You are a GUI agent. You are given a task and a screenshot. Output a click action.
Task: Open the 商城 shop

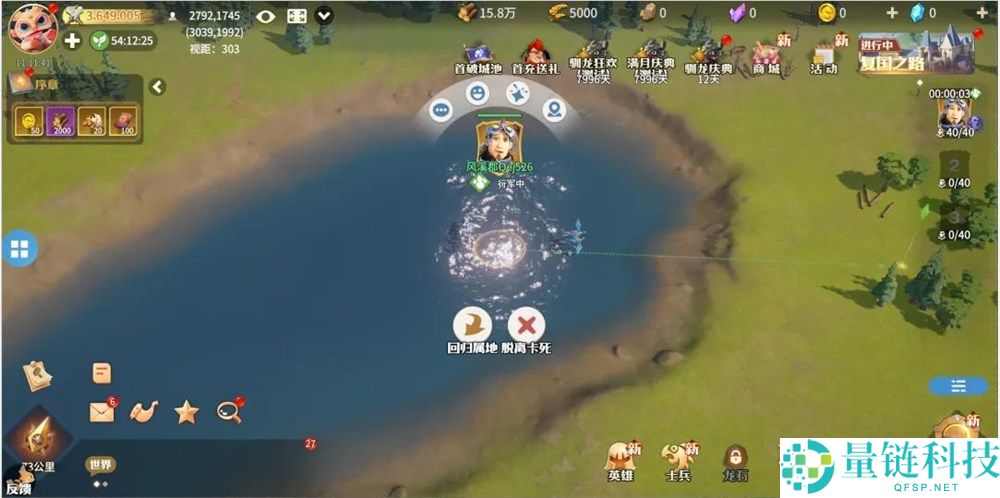pos(767,56)
